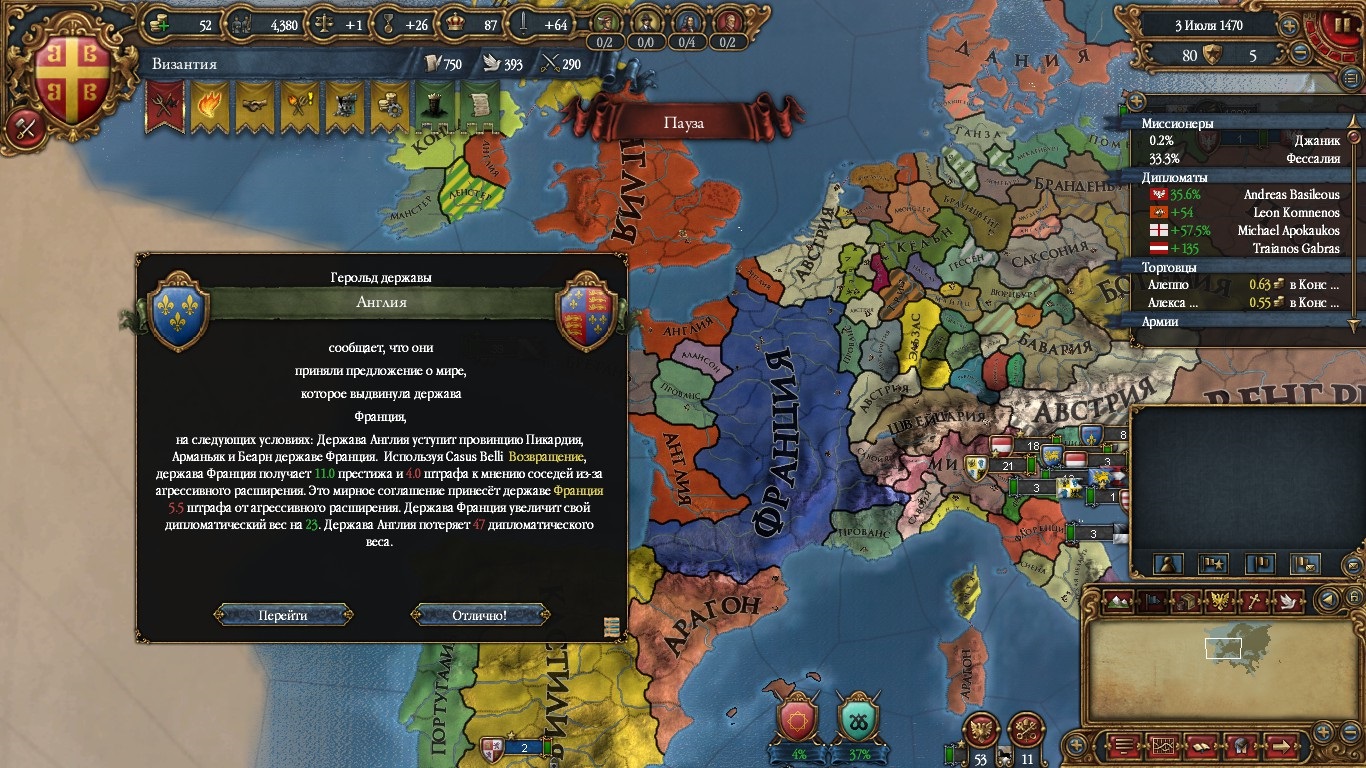Open the production hammer-and-tools button
Screen dimensions: 1366x768
click(x=25, y=126)
